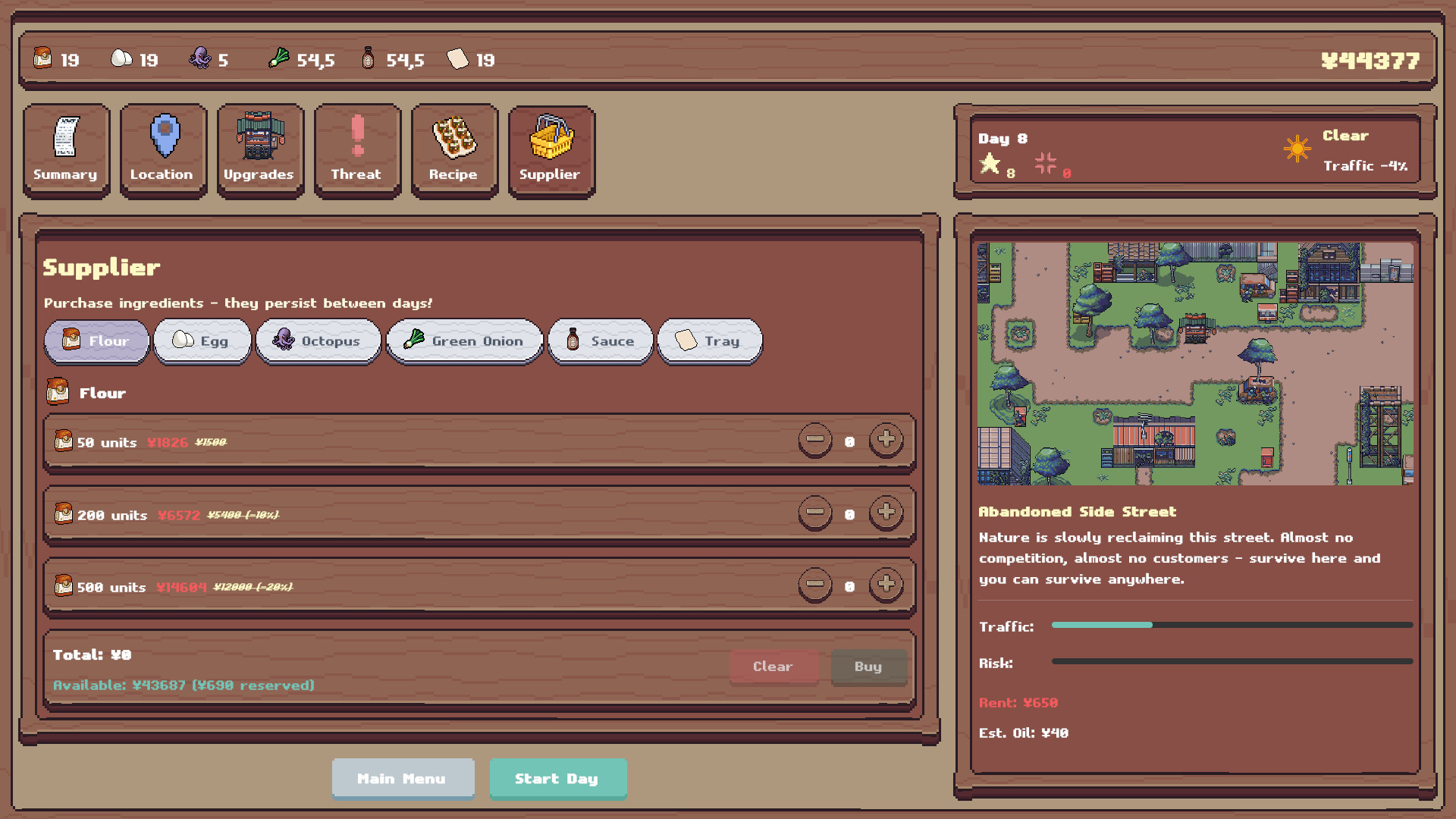
Task: Open the Summary panel
Action: click(66, 149)
